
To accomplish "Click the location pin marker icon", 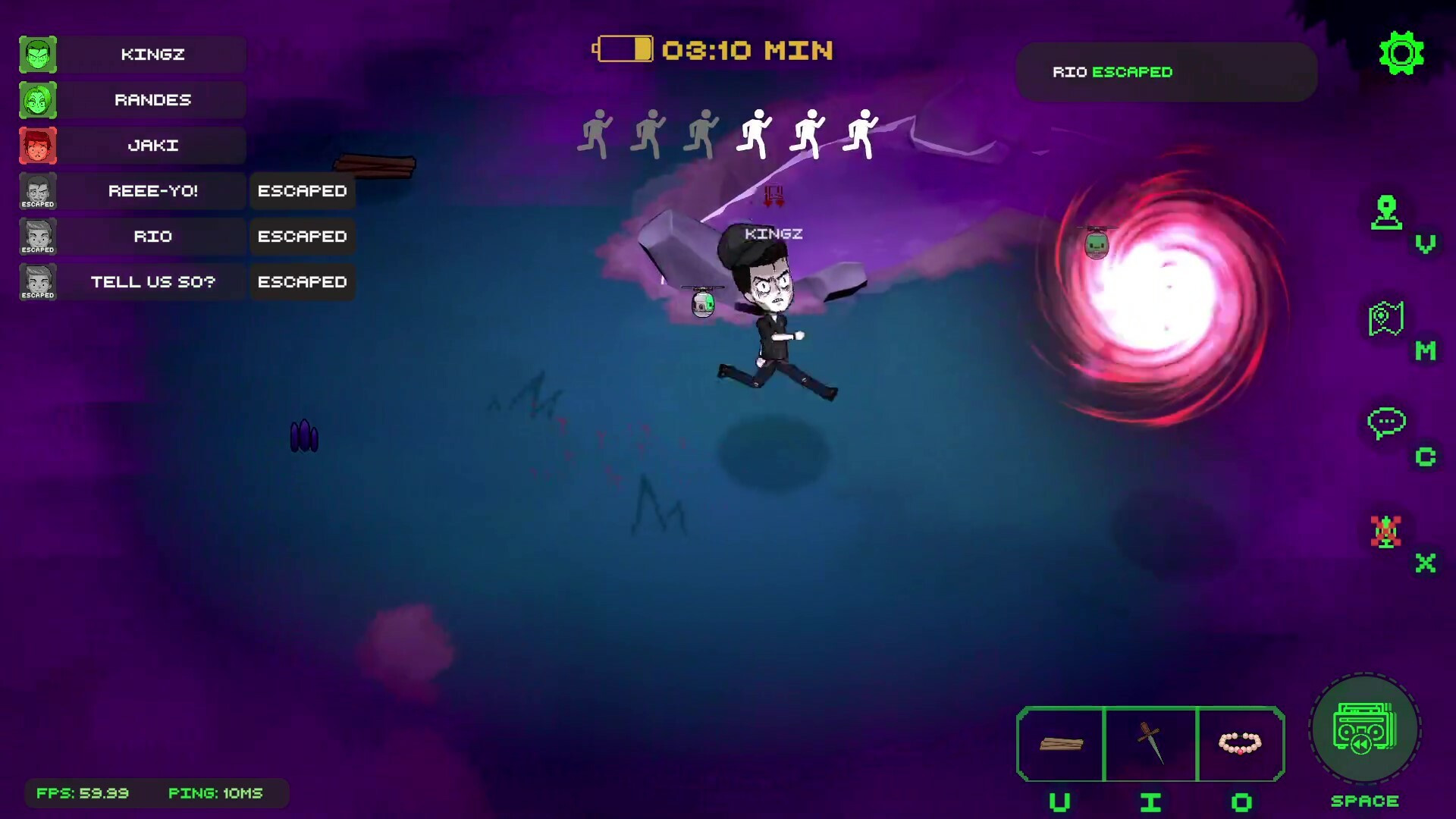I will (1386, 213).
